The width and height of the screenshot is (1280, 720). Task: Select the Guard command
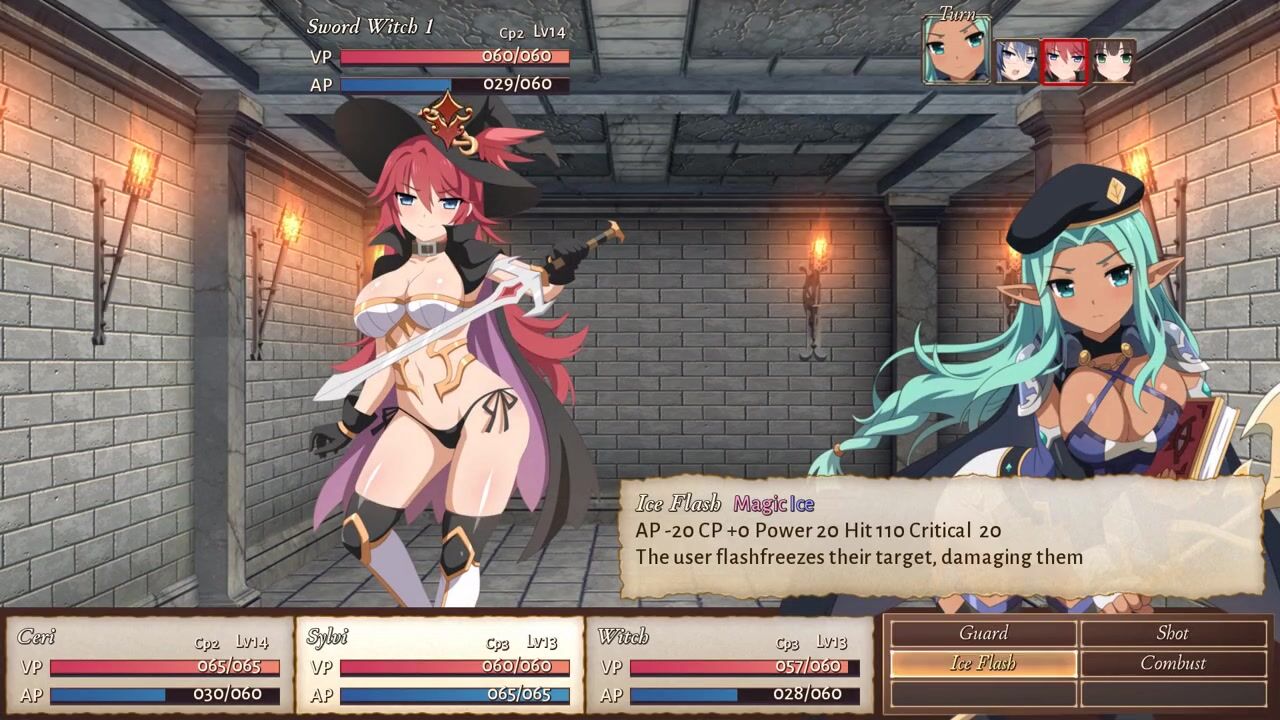(x=983, y=633)
